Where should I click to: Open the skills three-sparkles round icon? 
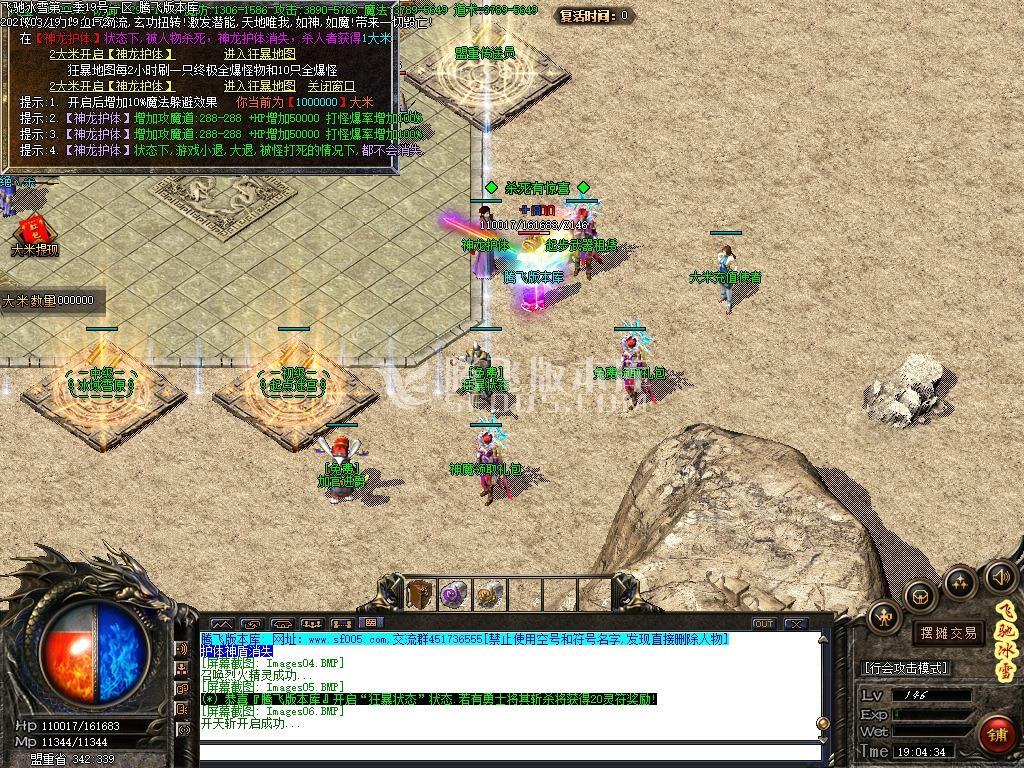point(960,582)
